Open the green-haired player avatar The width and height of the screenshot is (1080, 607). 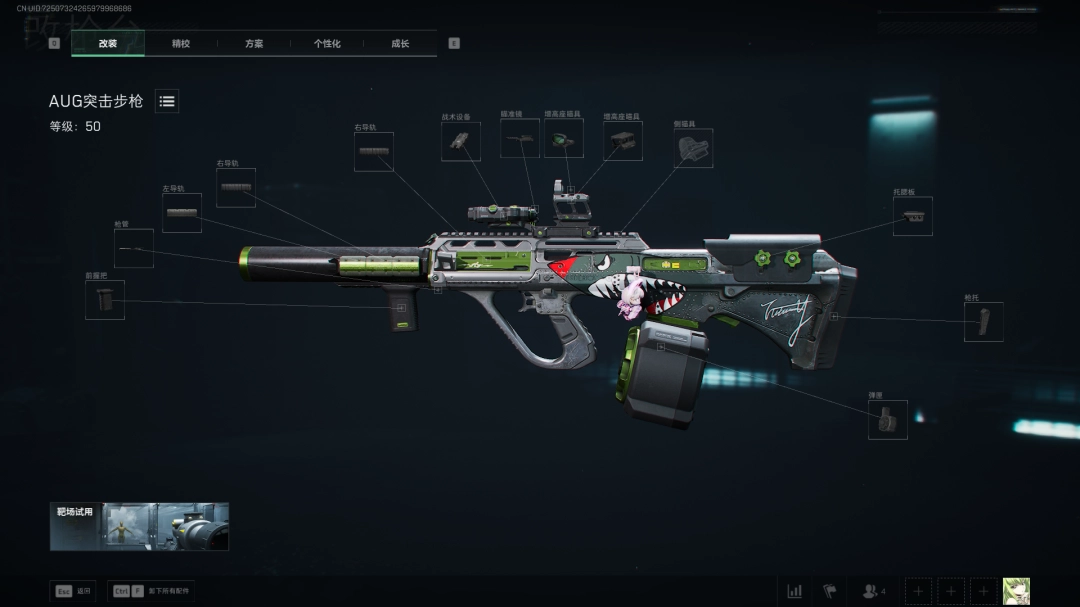[1016, 591]
